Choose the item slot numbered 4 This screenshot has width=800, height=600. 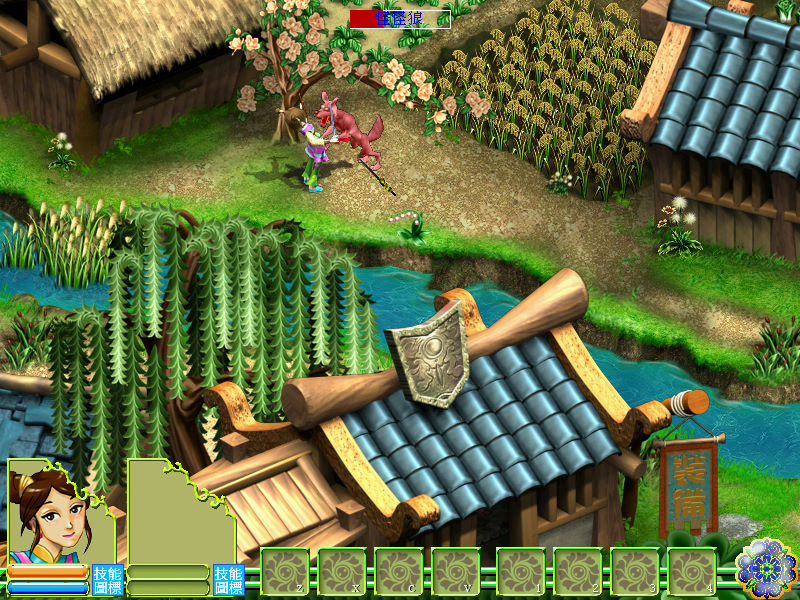coord(692,573)
